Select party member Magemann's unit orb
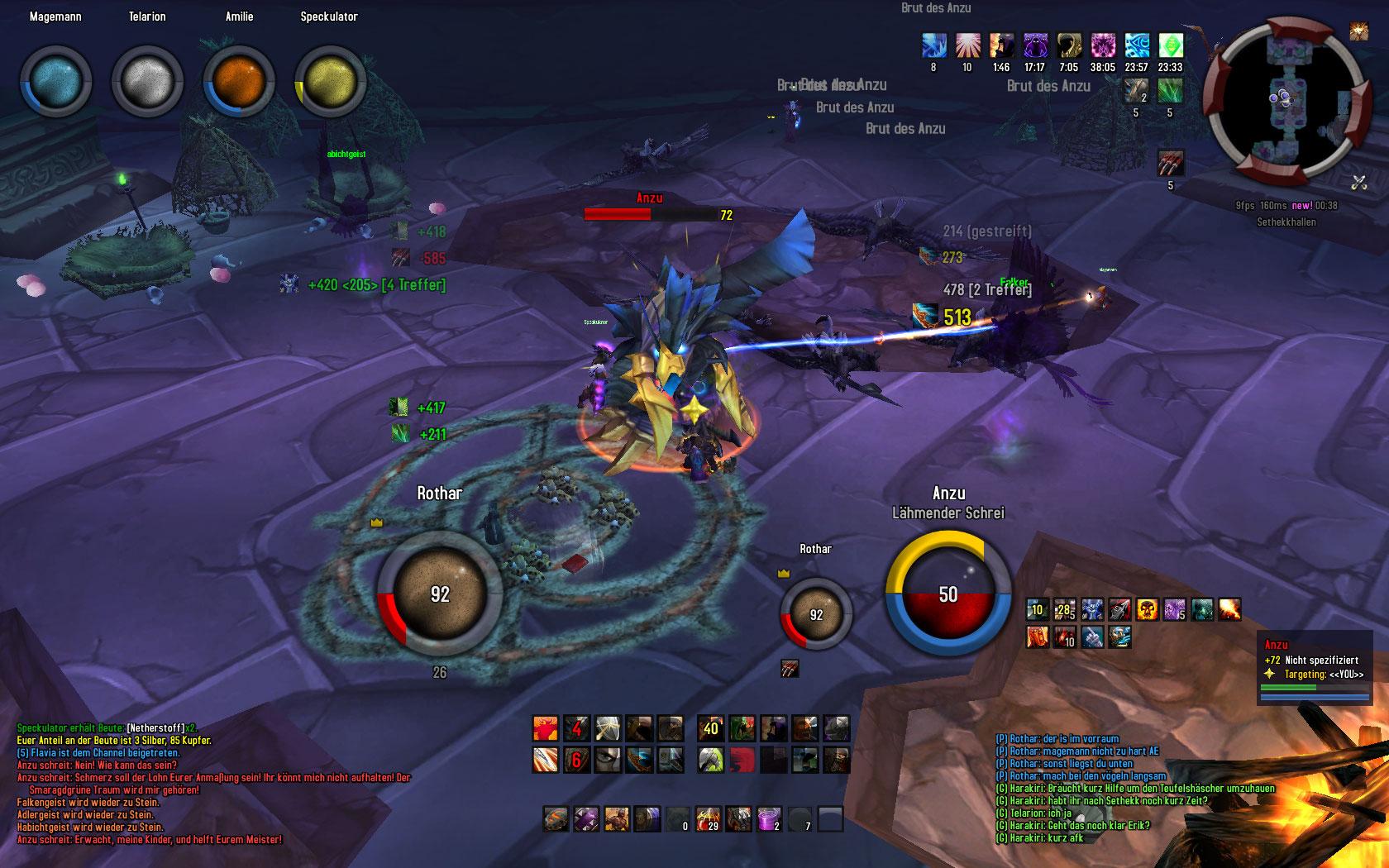This screenshot has height=868, width=1389. (56, 81)
